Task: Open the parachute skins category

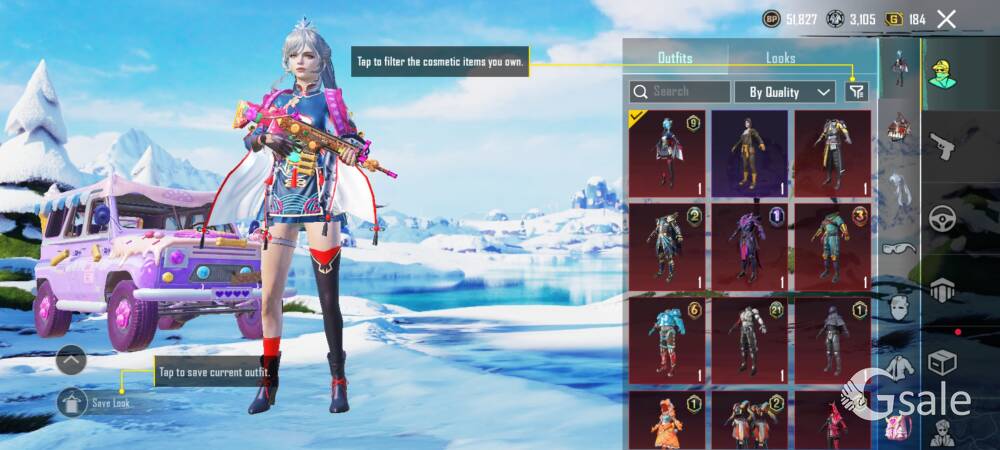Action: pyautogui.click(x=941, y=291)
